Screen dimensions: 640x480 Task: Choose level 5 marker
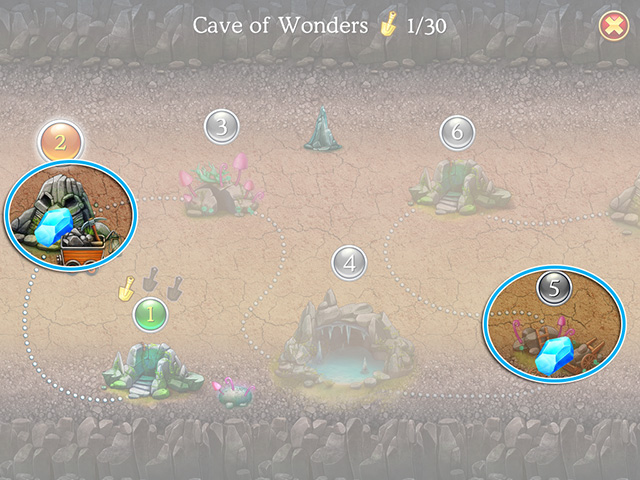tap(555, 289)
